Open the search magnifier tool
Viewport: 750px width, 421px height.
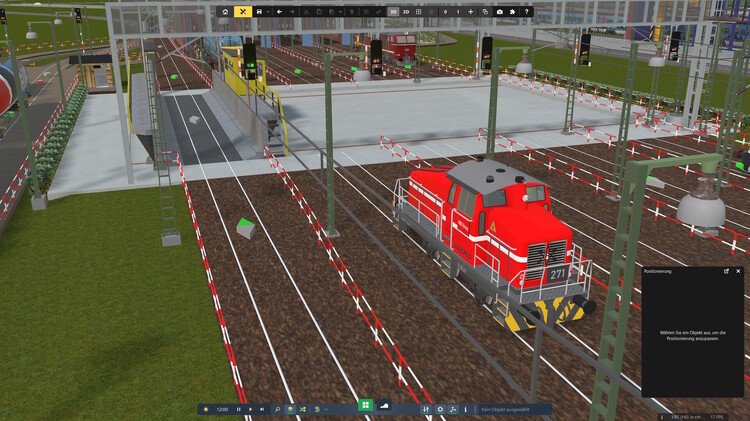pyautogui.click(x=278, y=409)
